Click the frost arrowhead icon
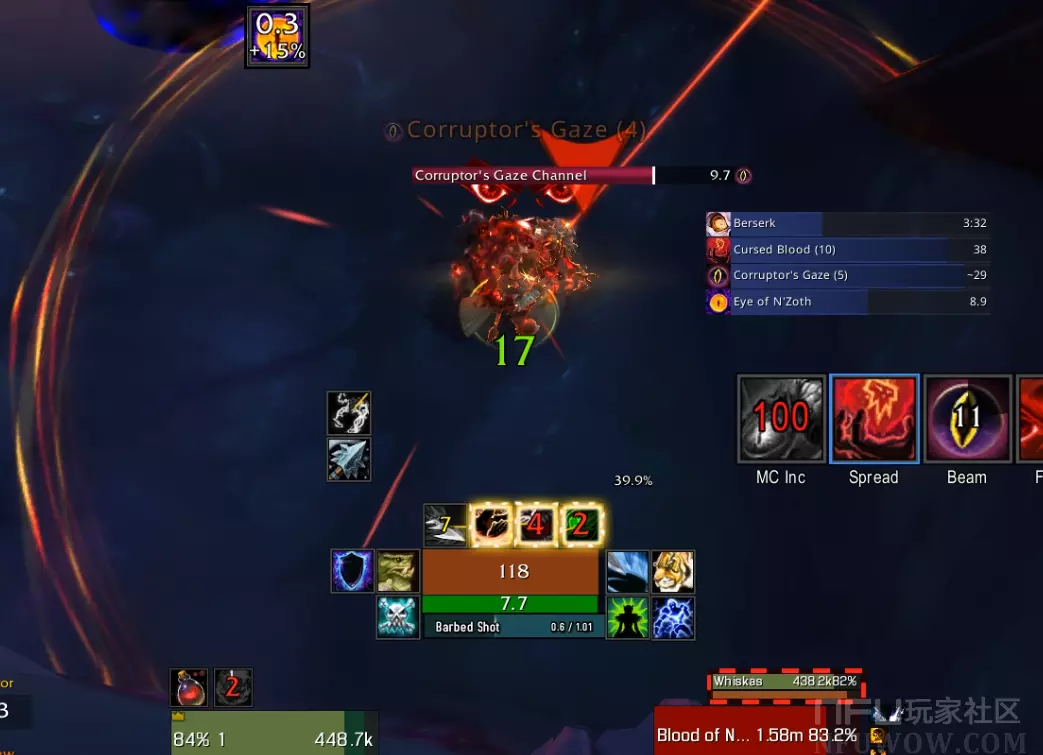Image resolution: width=1043 pixels, height=755 pixels. [349, 459]
